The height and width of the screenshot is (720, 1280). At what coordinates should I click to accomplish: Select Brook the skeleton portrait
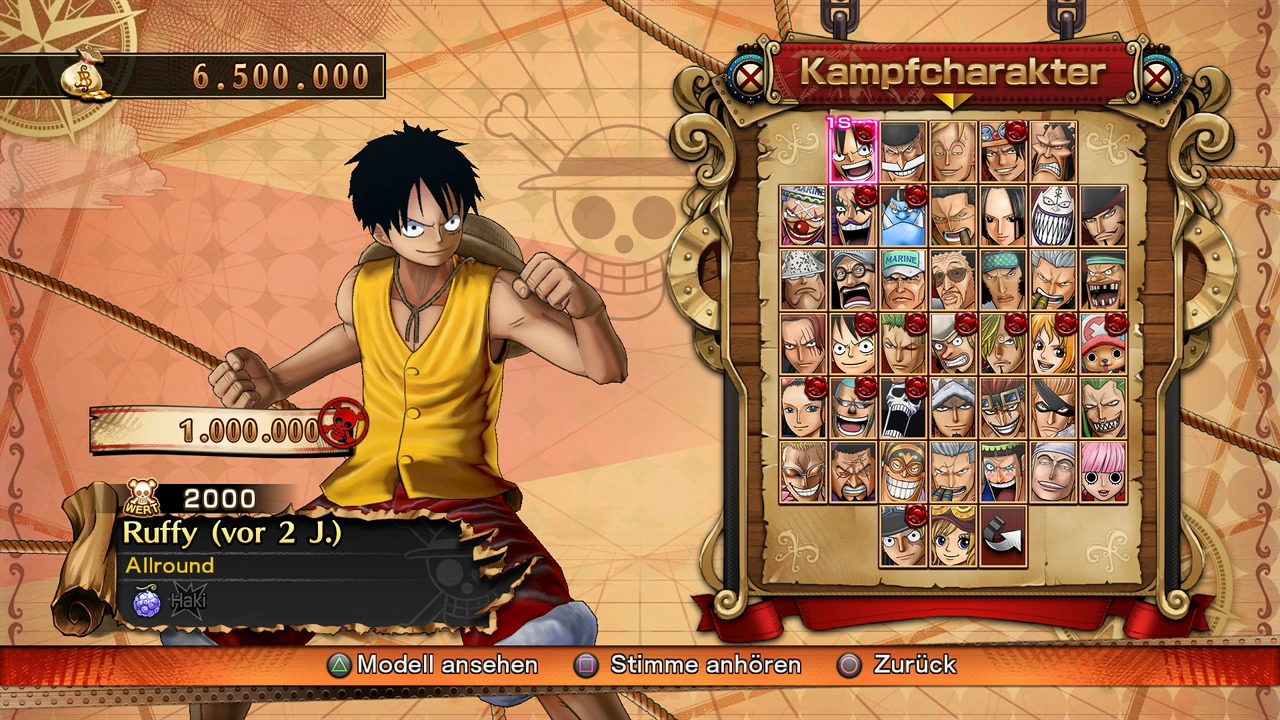[x=903, y=408]
